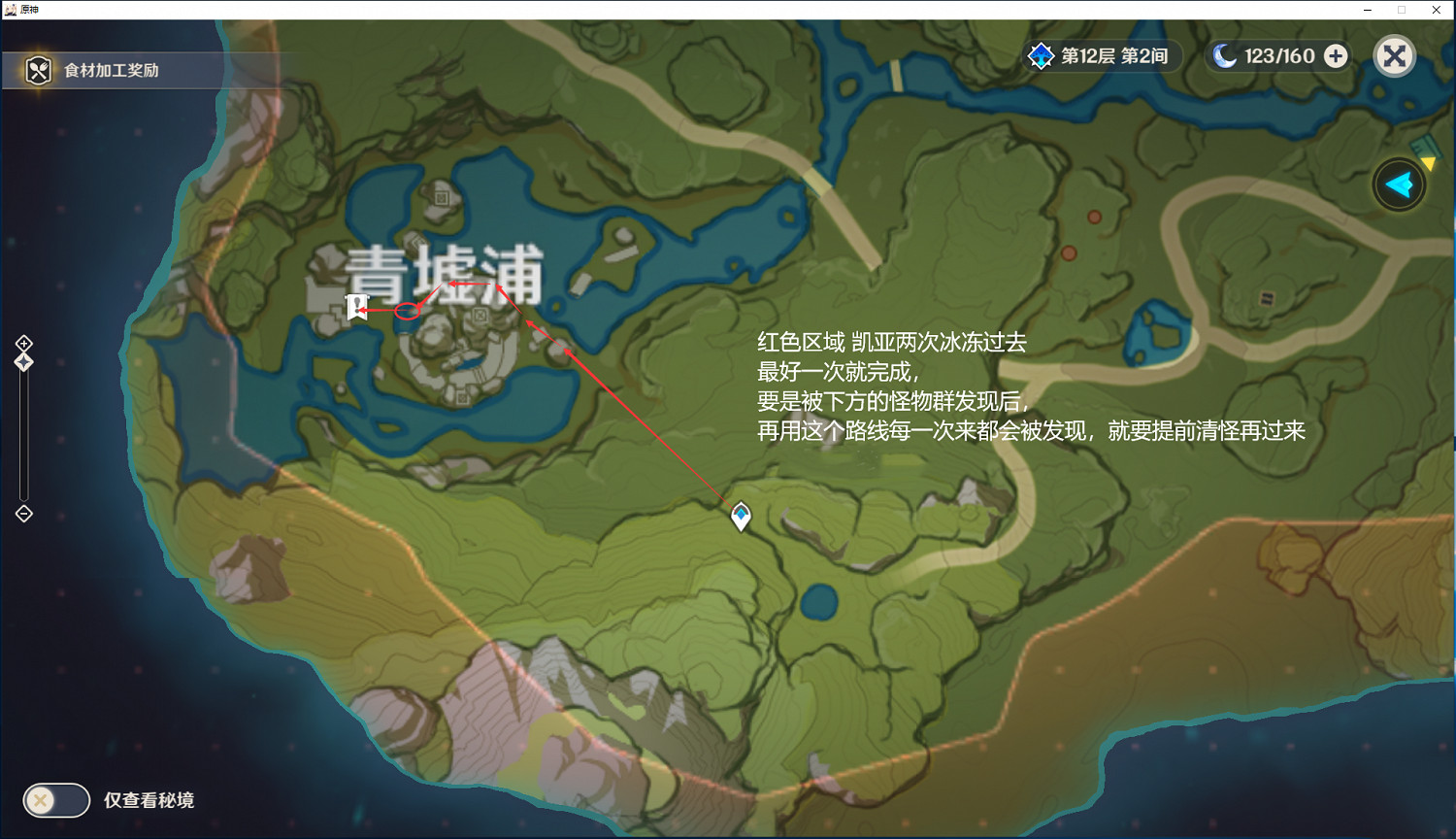
Task: Click the crescent moon Original Resin icon
Action: click(x=1223, y=55)
